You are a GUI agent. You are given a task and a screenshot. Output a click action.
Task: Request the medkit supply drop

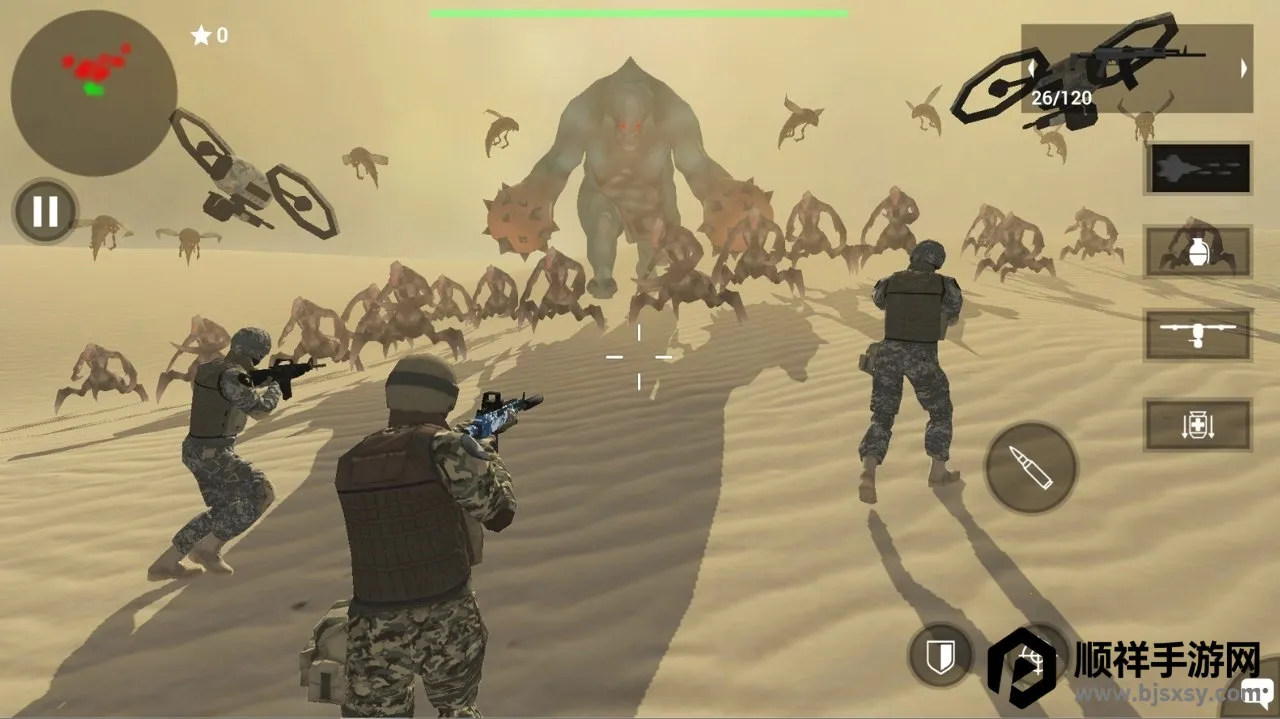[x=1198, y=425]
